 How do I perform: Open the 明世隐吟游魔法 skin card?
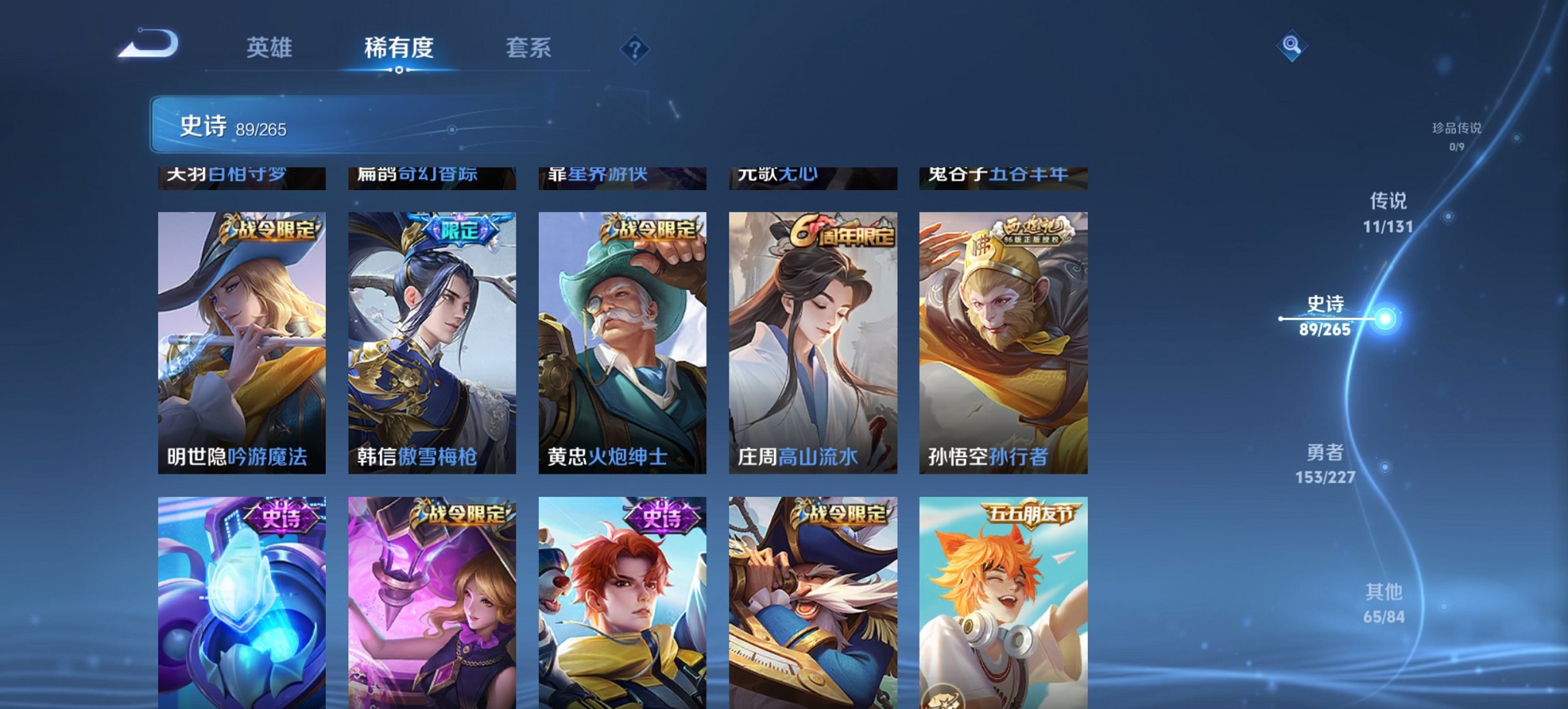[x=243, y=342]
